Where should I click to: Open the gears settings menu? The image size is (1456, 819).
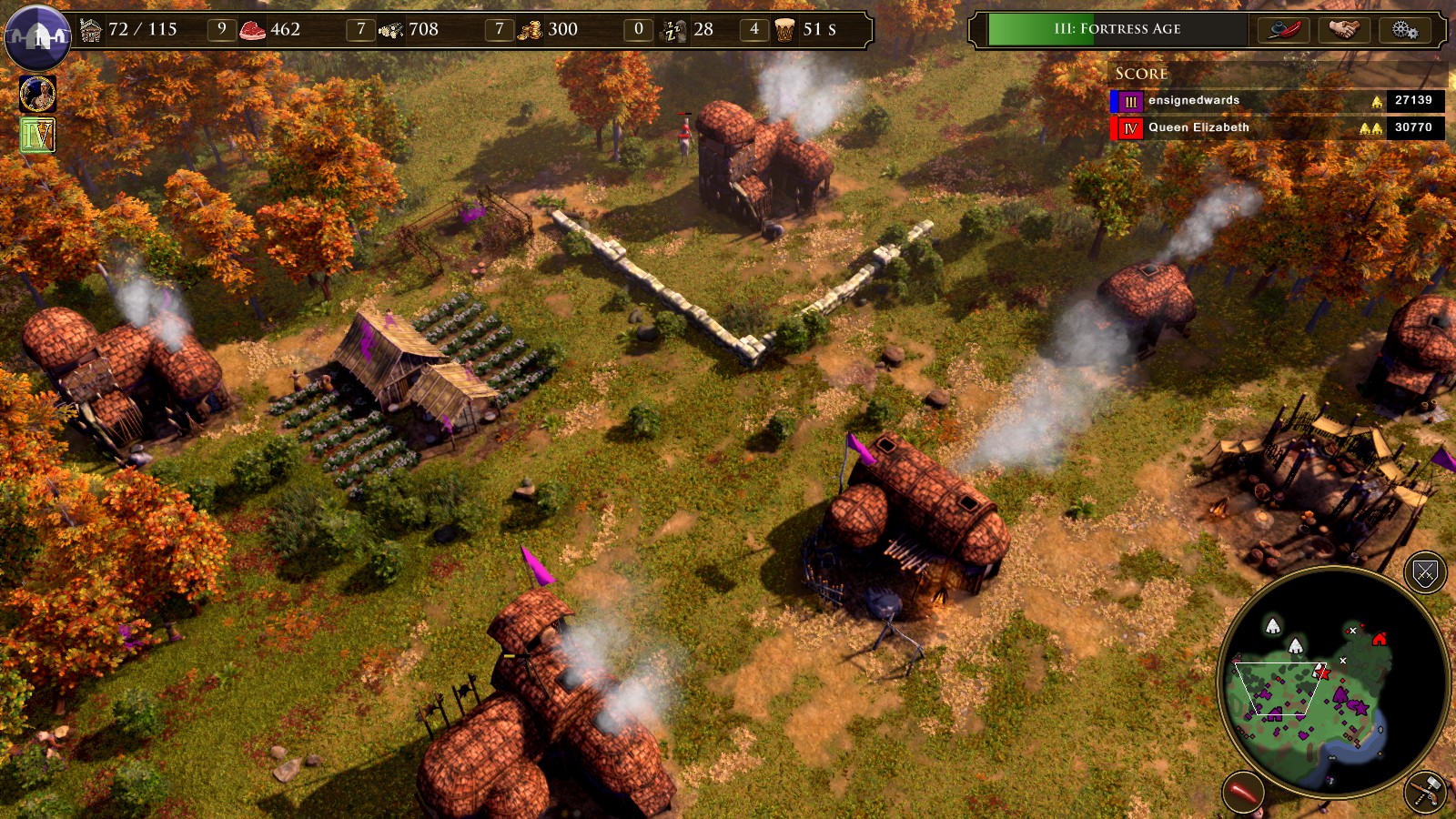pos(1404,29)
